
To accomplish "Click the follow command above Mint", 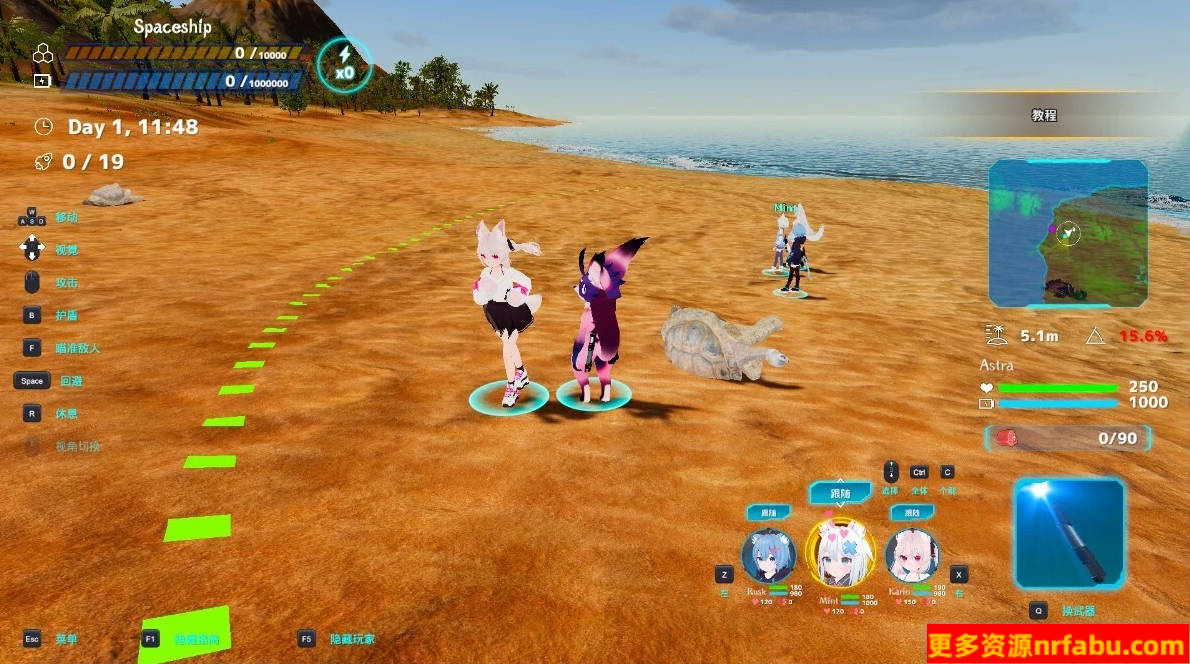I will pos(840,493).
